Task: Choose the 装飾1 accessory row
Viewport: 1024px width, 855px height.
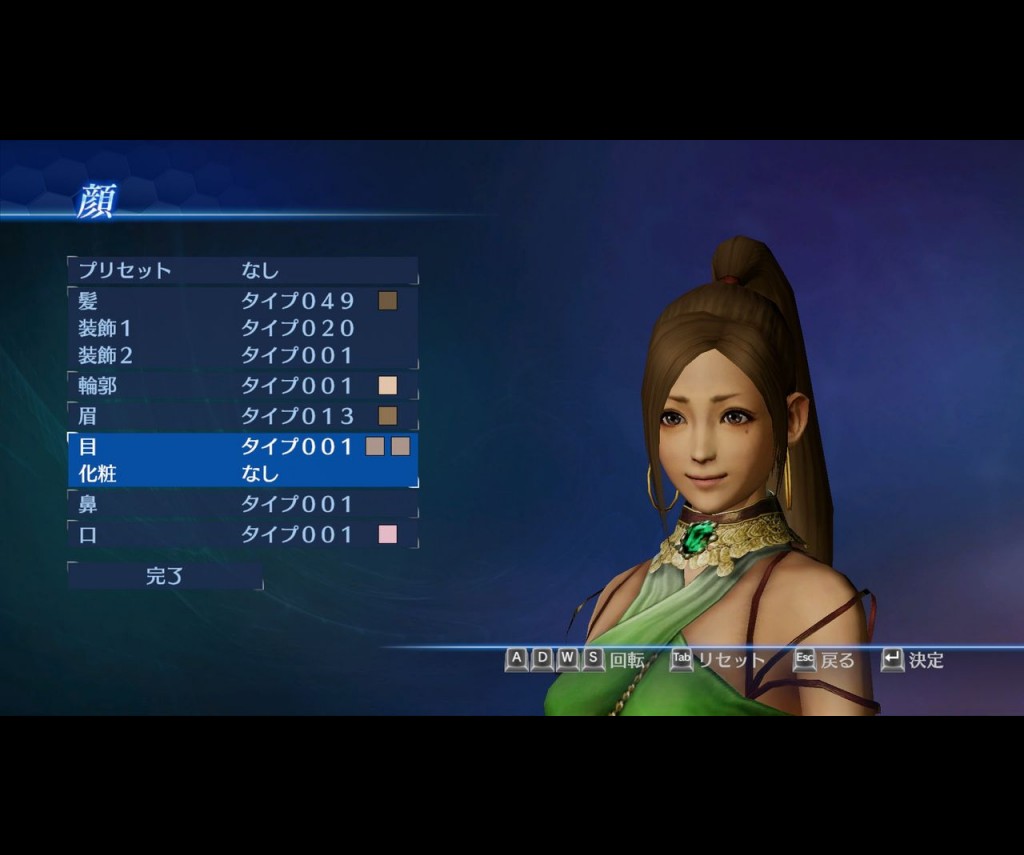Action: [242, 328]
